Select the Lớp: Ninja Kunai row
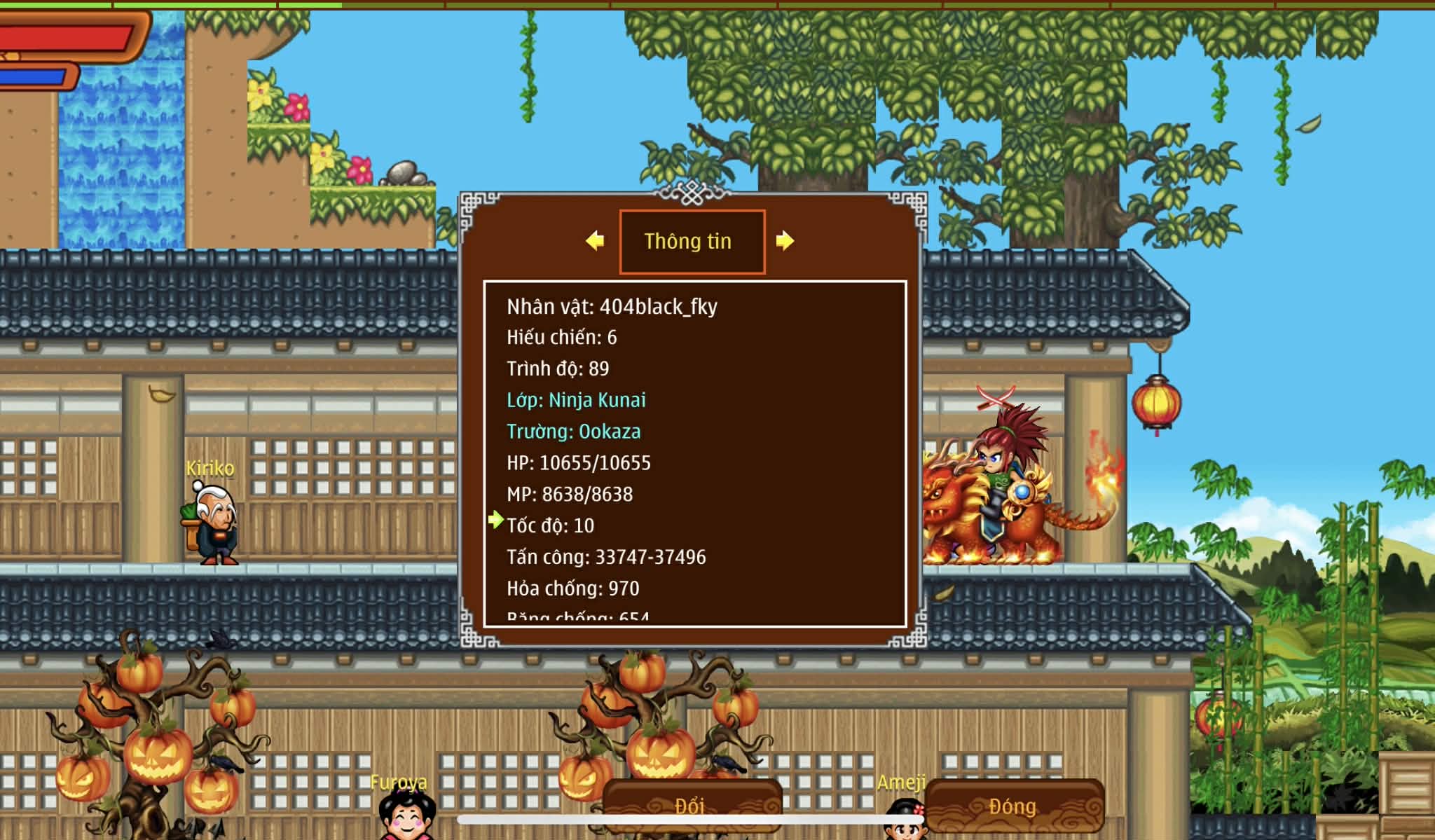Screen dimensions: 1435x840 [576, 400]
